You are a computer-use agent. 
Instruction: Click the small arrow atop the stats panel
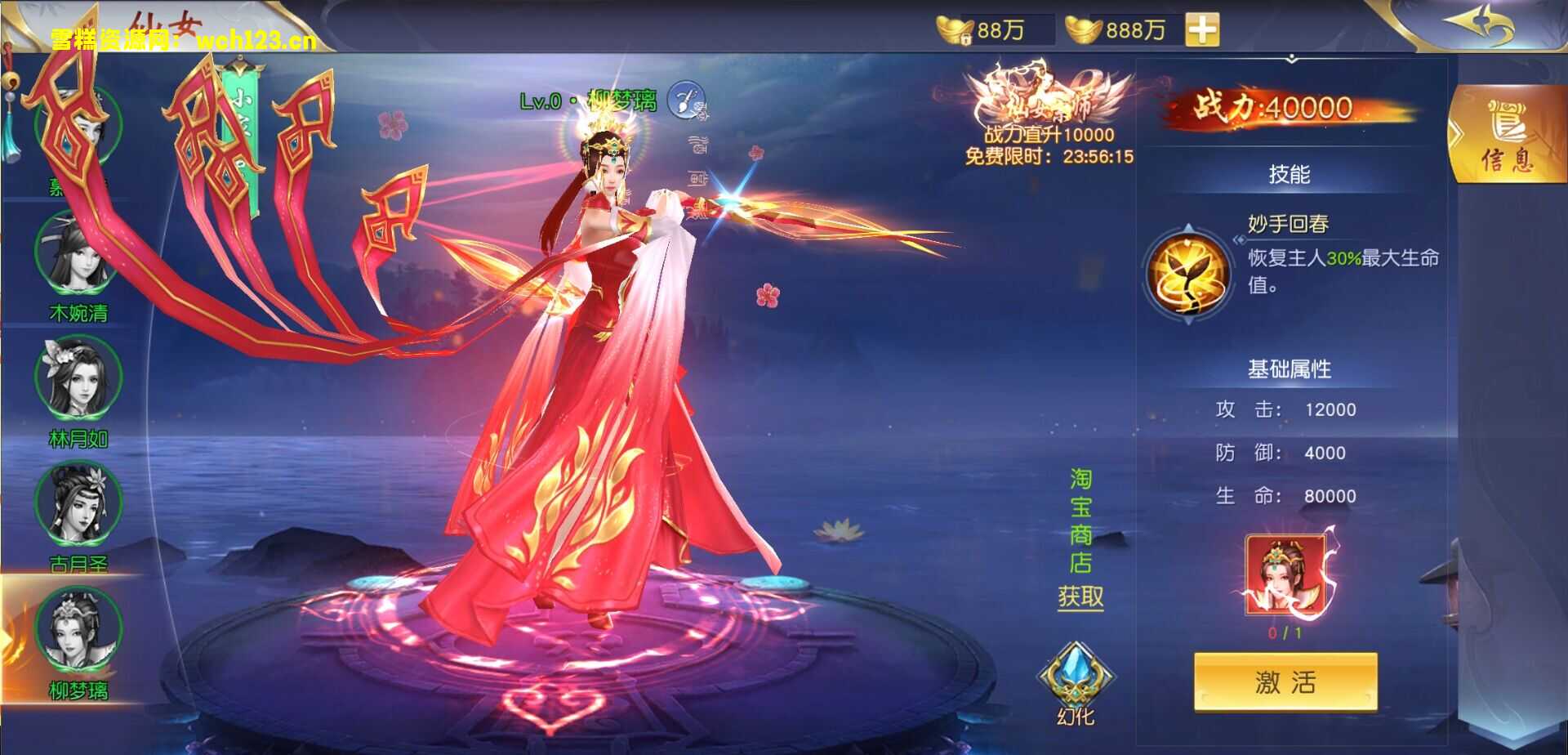tap(1293, 59)
